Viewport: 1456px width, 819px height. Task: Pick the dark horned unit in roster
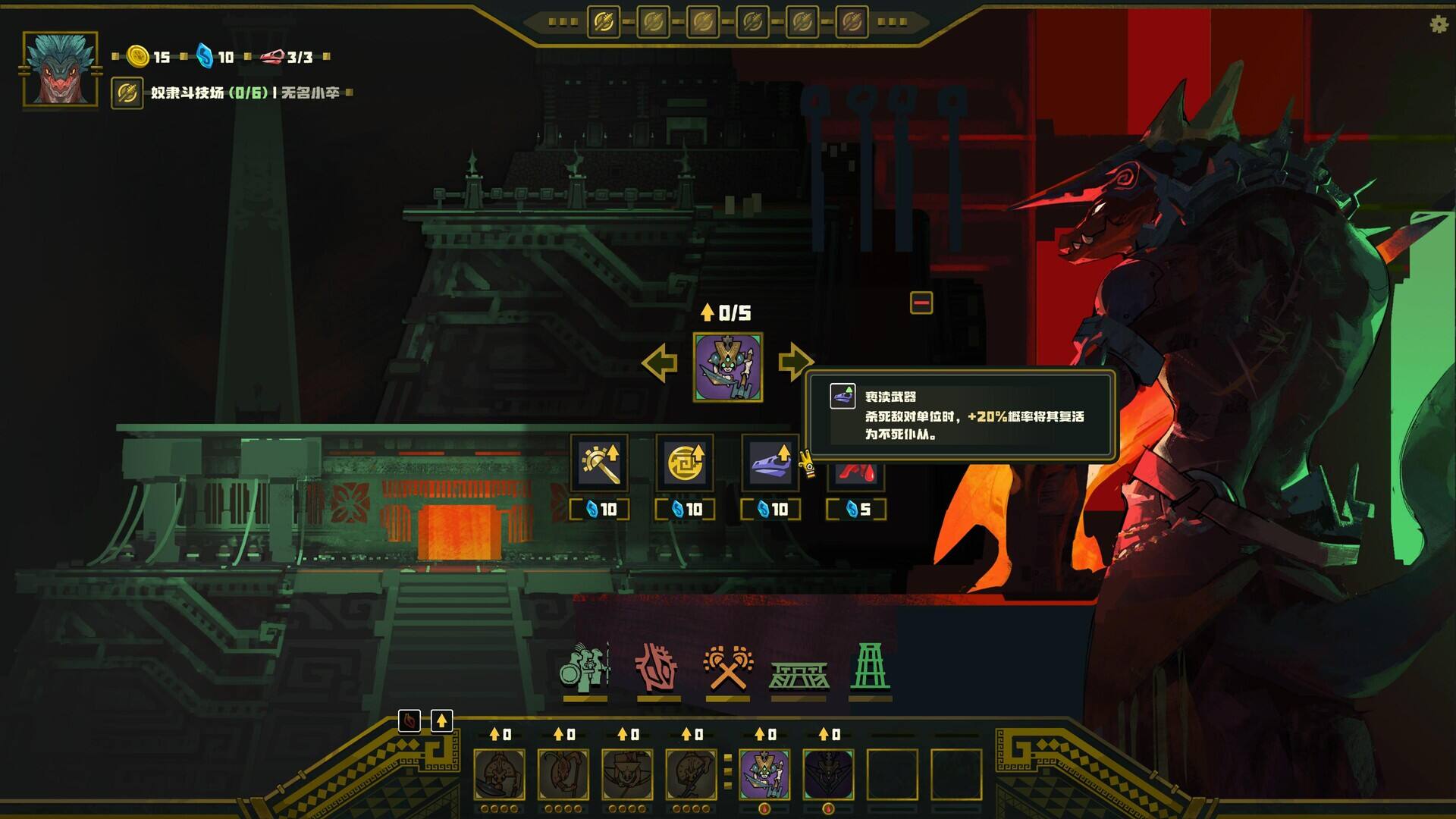tap(828, 774)
